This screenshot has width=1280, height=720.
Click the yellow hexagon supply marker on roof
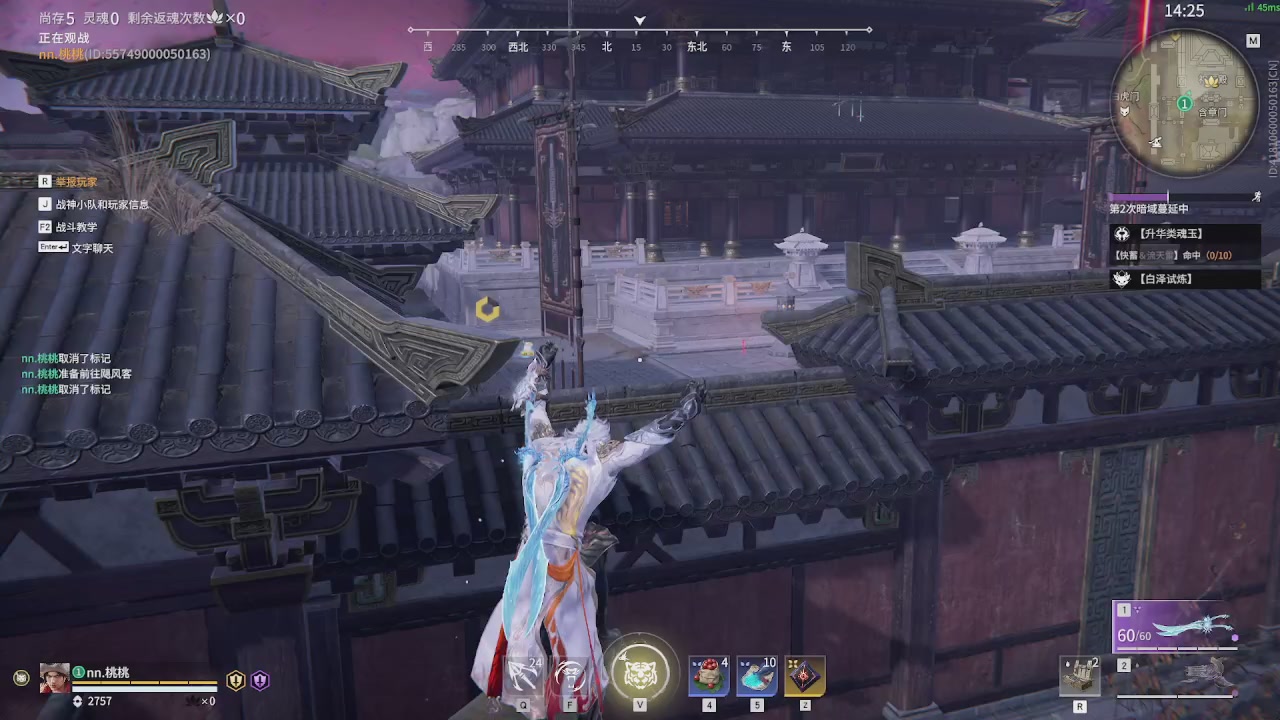click(x=487, y=310)
